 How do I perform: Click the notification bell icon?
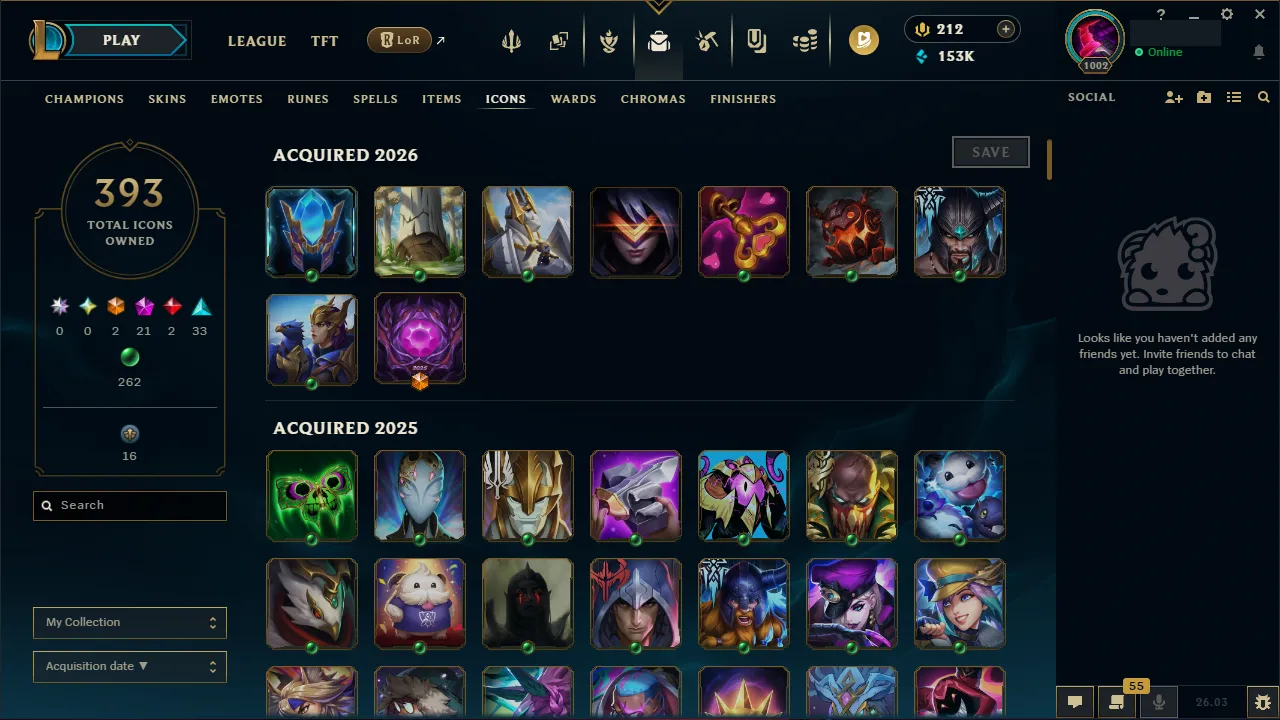1258,52
